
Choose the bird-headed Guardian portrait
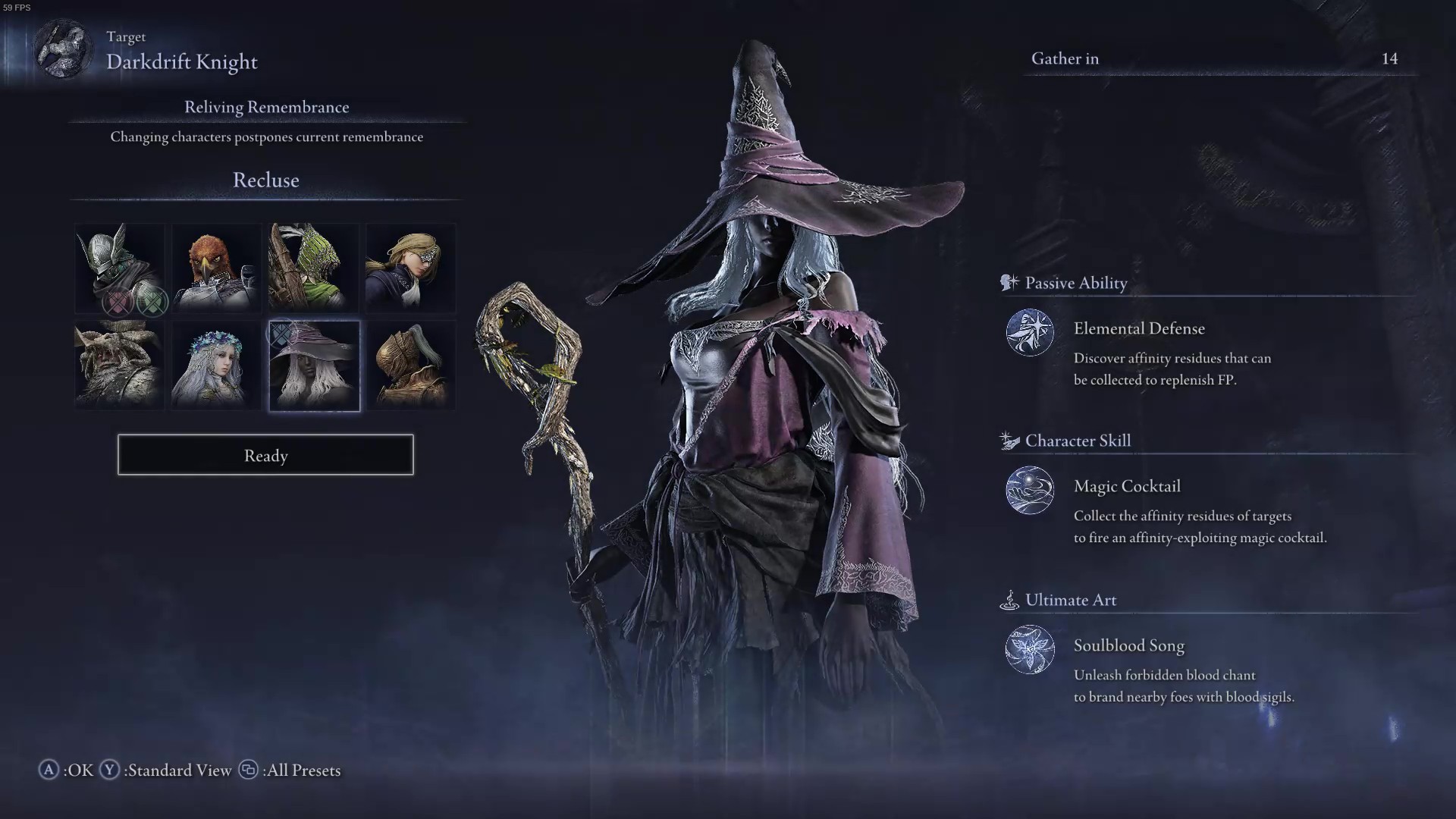(217, 268)
